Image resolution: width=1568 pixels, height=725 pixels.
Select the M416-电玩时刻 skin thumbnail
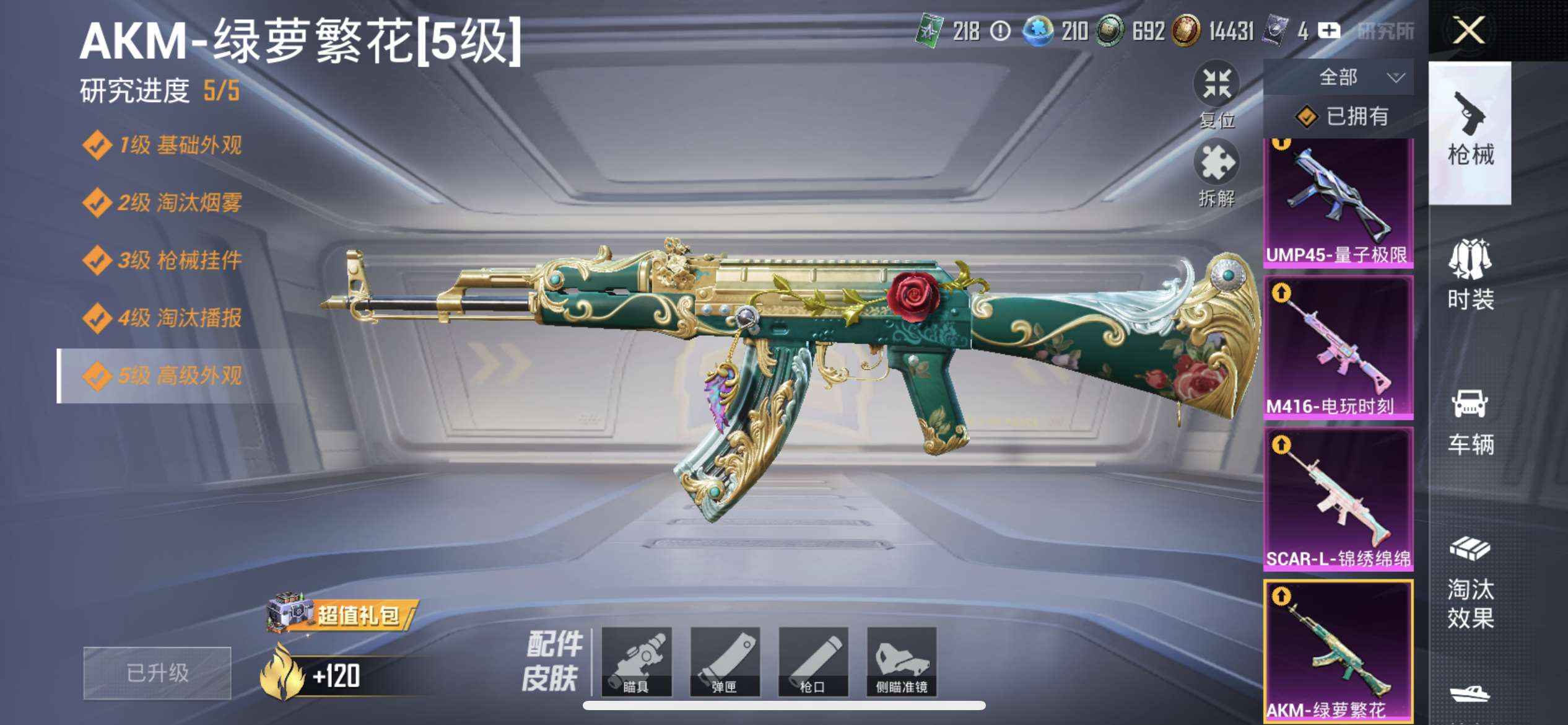pos(1338,348)
